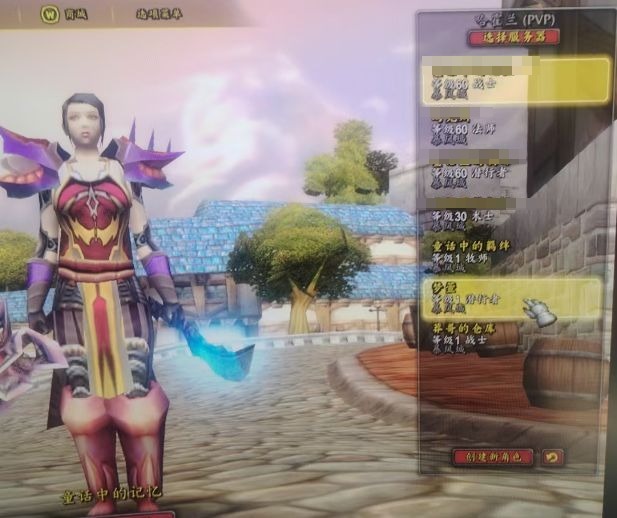The width and height of the screenshot is (617, 518).
Task: Select the 梦萦 level 1 rogue
Action: 512,297
